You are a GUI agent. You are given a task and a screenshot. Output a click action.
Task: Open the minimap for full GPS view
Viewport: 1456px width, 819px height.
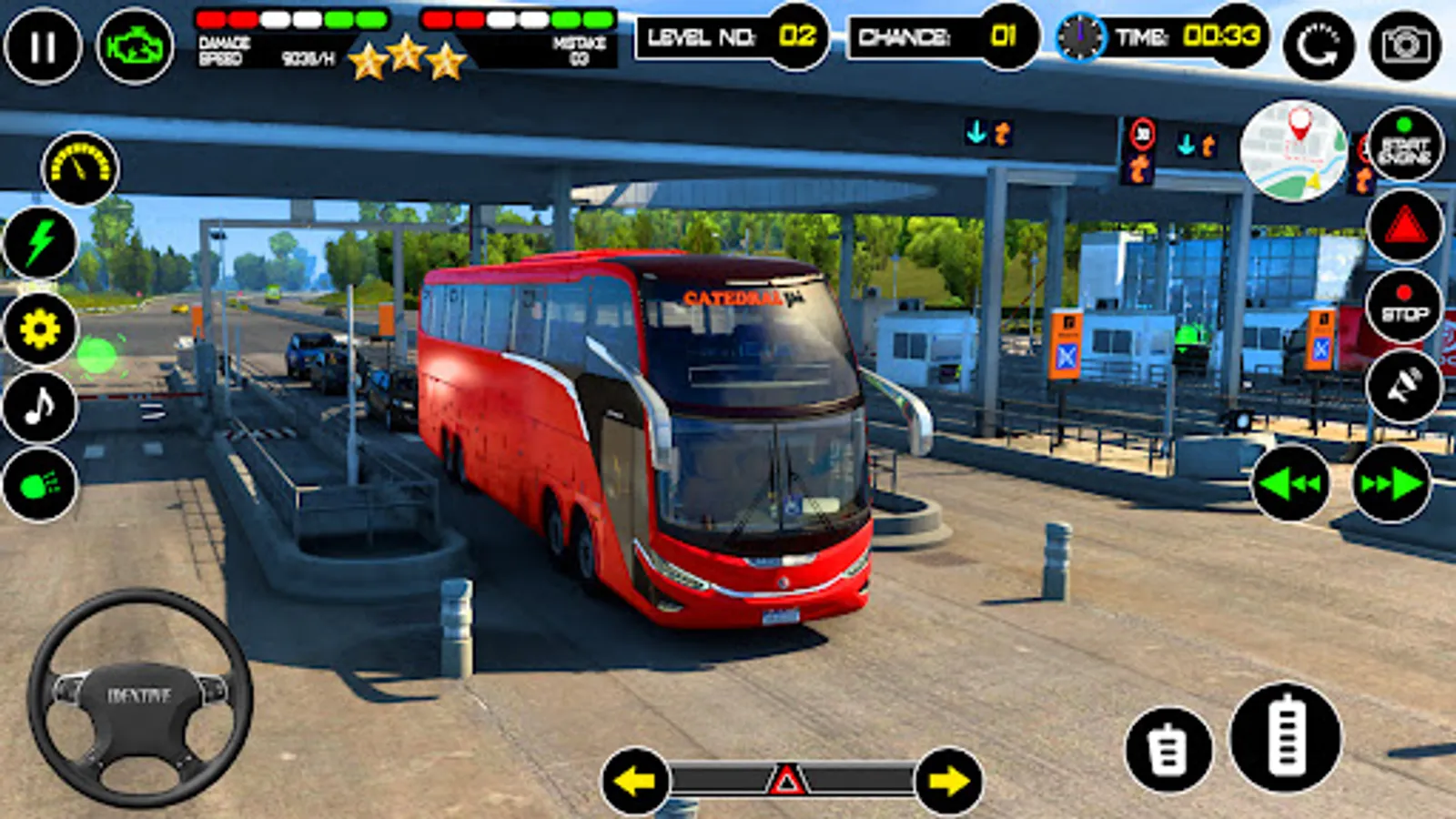coord(1298,157)
